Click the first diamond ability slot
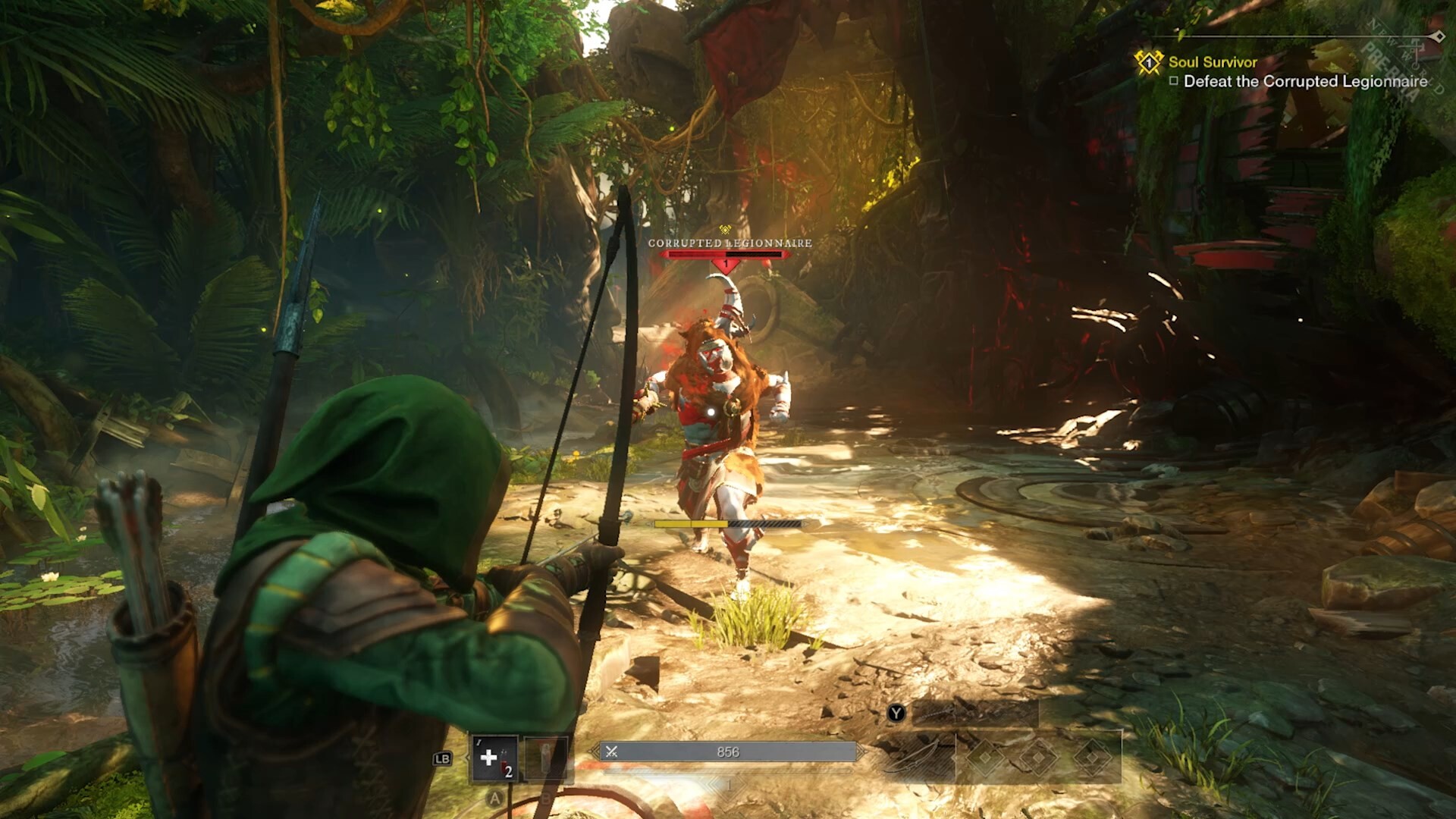 [984, 757]
